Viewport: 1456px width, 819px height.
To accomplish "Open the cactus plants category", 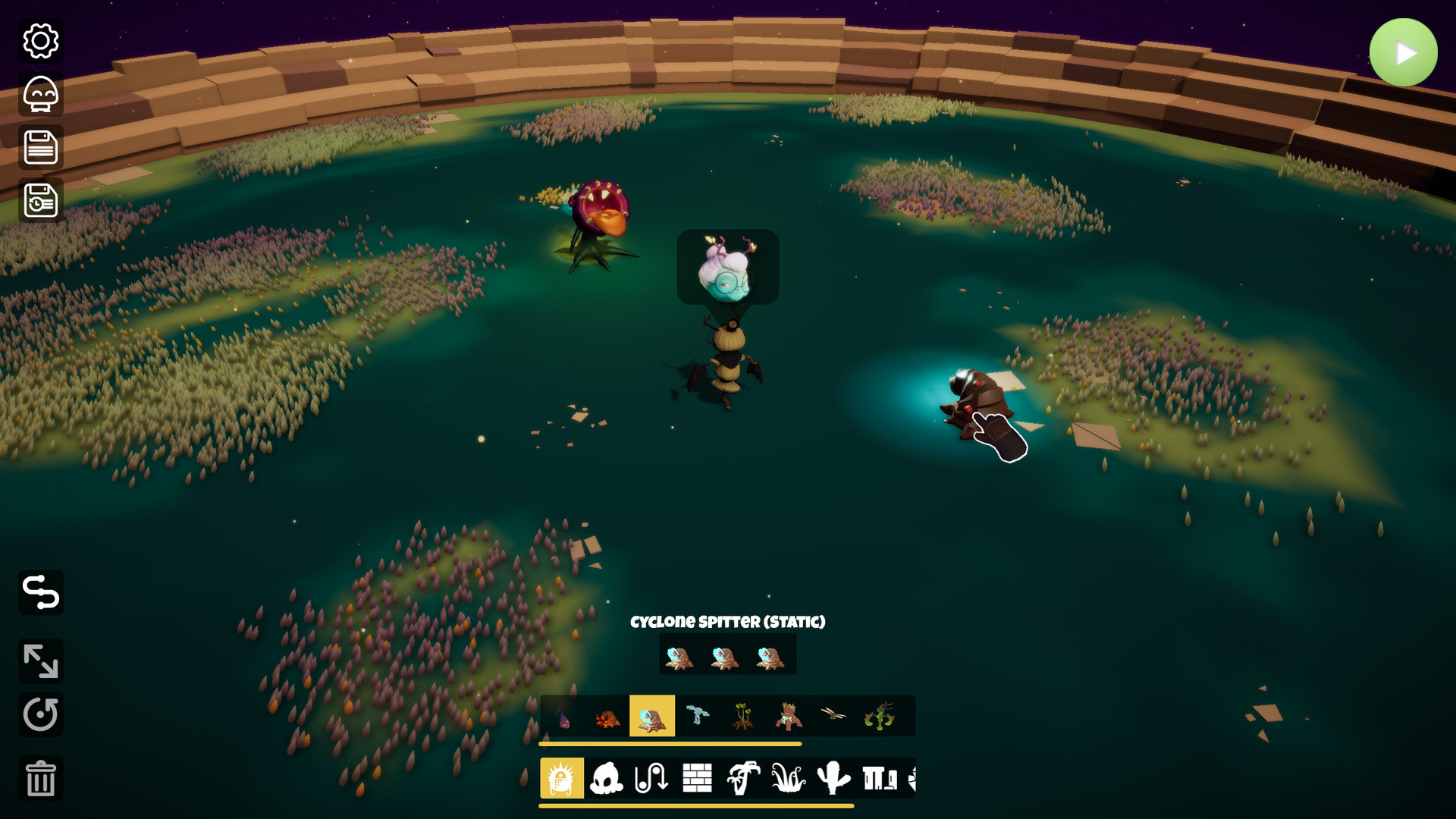I will (834, 777).
